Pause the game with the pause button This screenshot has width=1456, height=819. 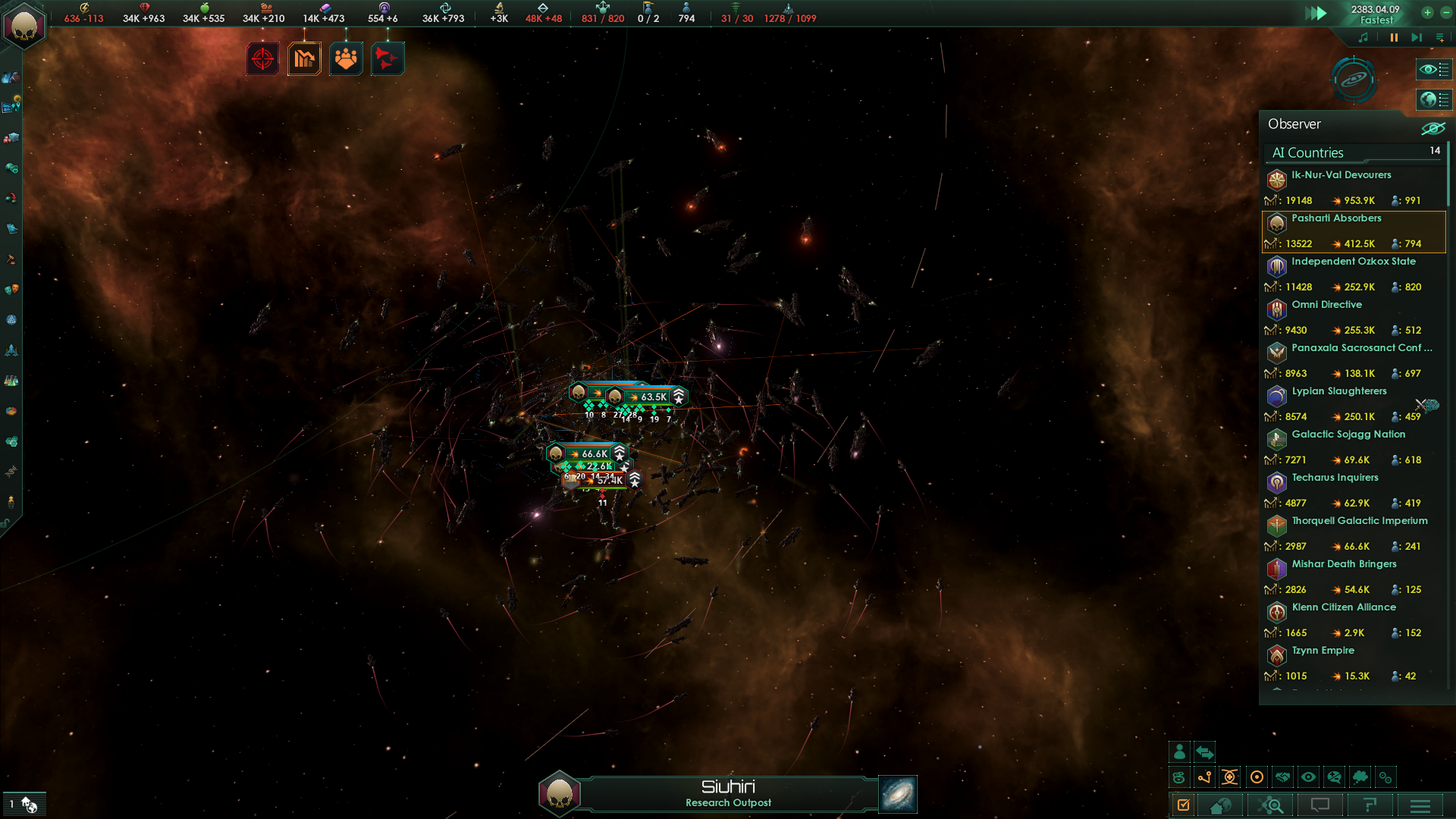[1394, 37]
